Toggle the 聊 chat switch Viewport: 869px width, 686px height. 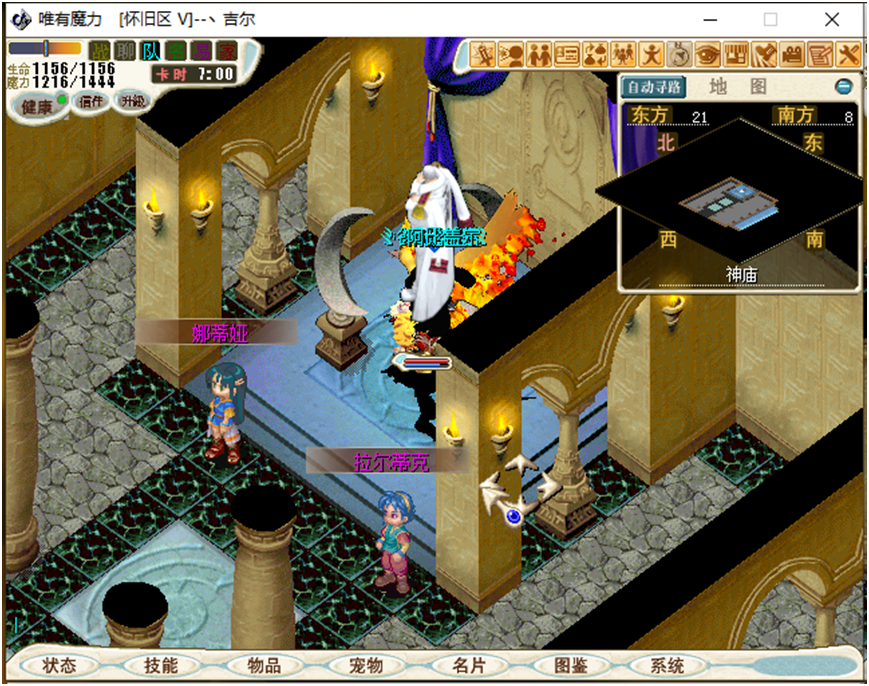tap(124, 51)
